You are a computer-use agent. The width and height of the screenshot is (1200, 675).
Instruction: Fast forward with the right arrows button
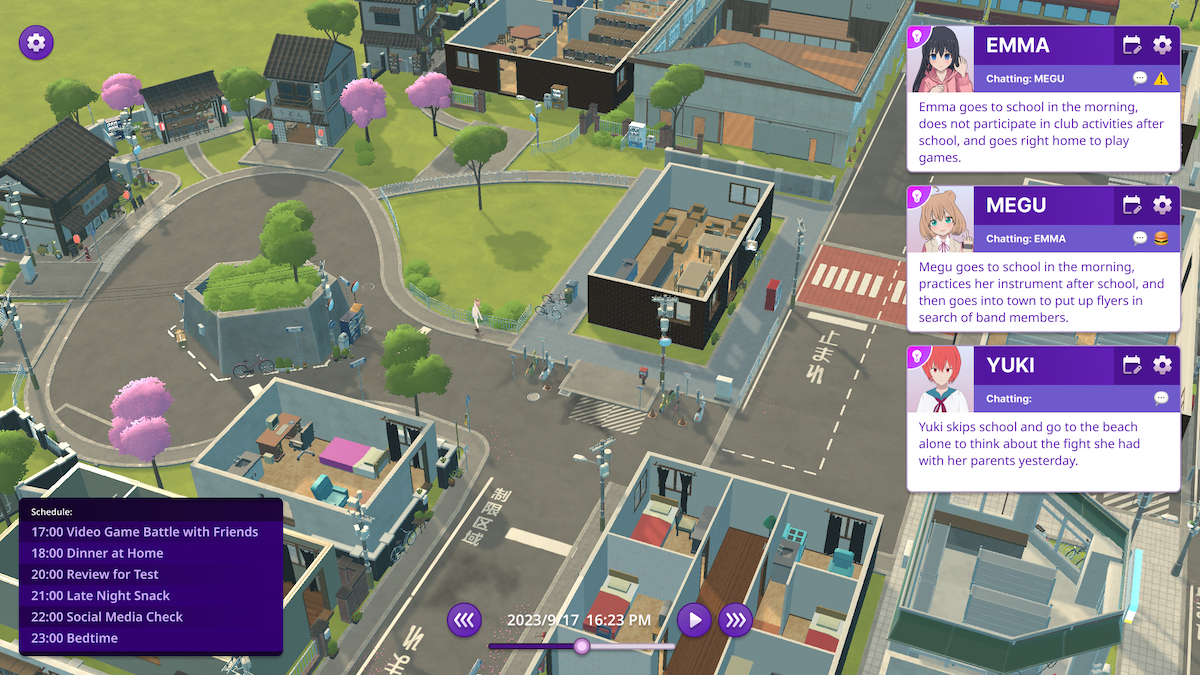pos(736,620)
